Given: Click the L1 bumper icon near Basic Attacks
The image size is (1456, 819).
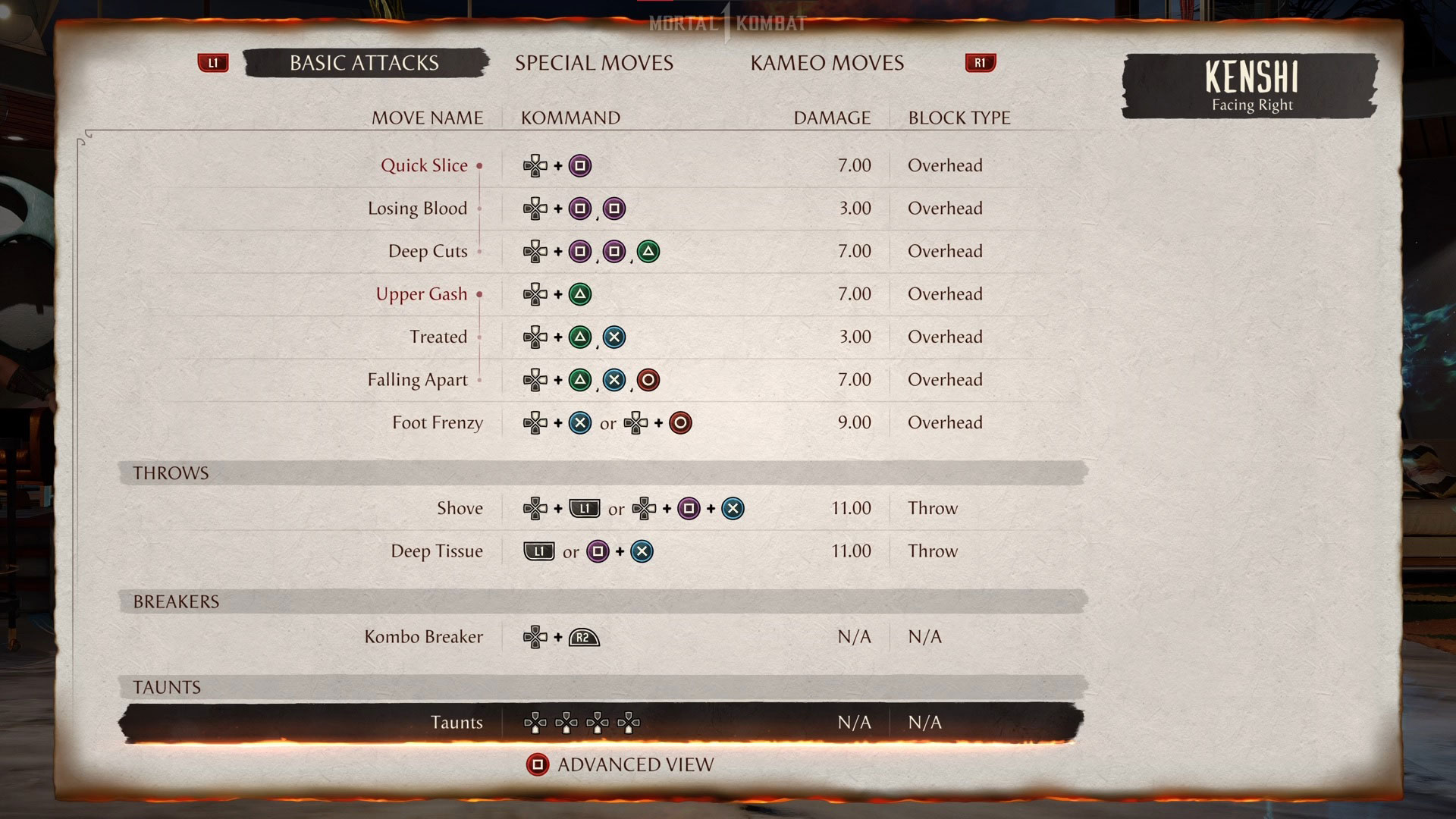Looking at the screenshot, I should [213, 63].
